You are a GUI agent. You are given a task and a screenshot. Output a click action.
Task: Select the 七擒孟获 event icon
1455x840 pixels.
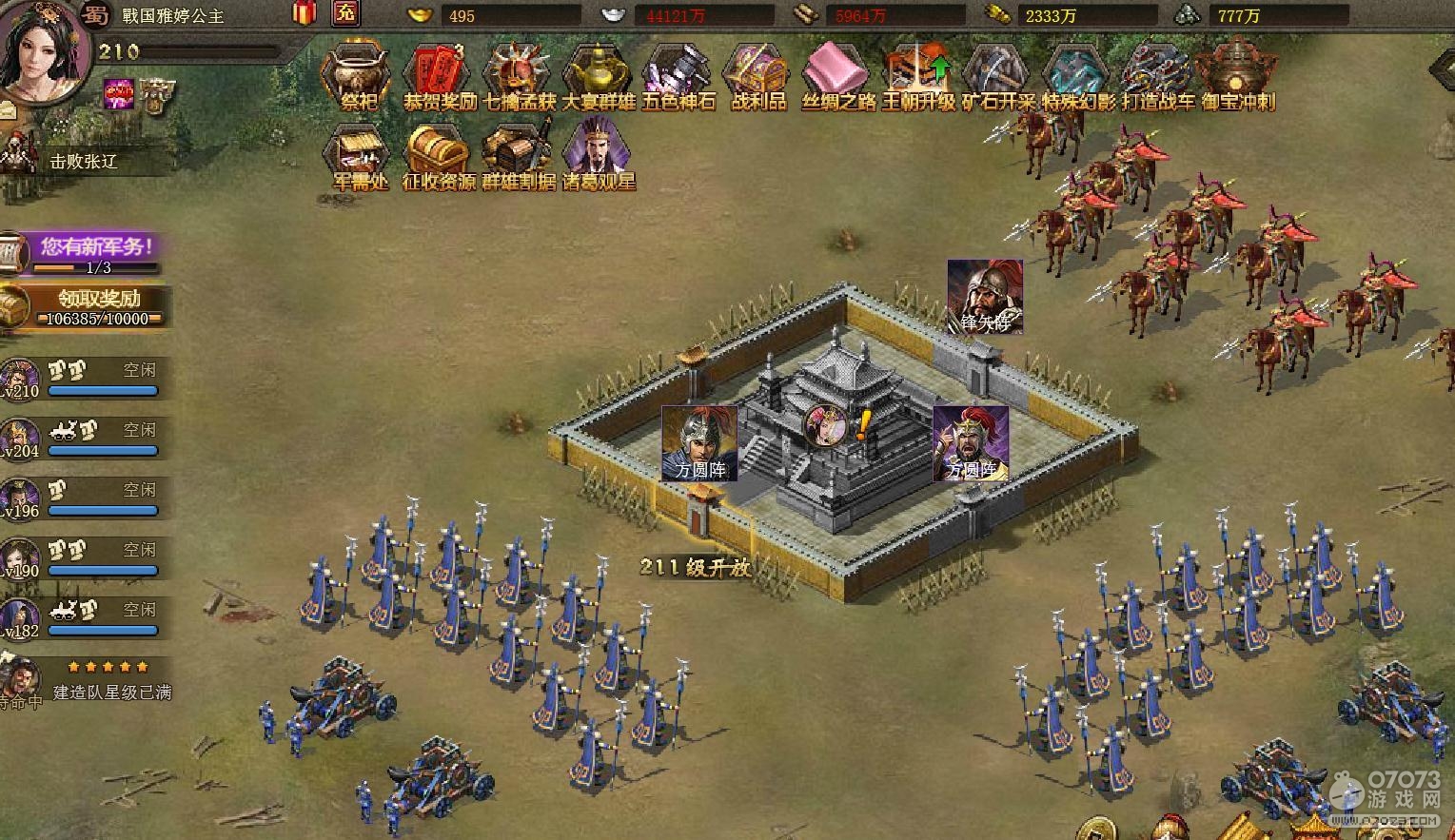coord(519,75)
